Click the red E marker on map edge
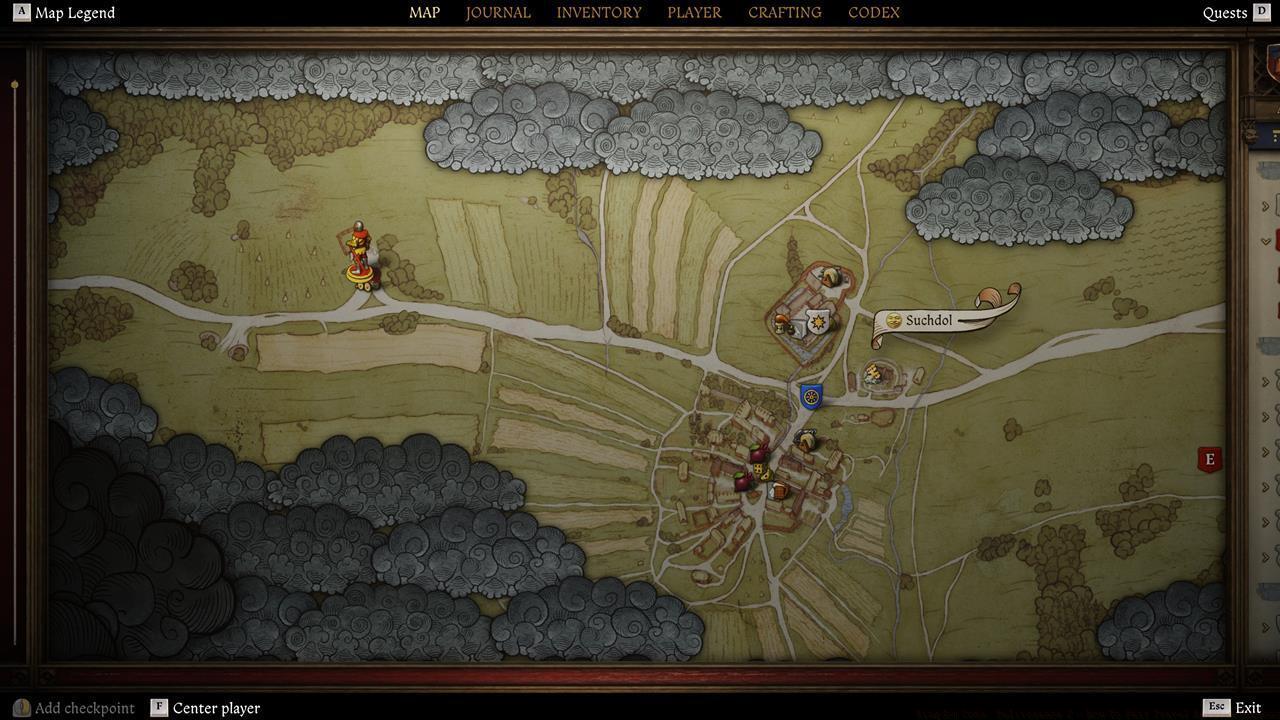This screenshot has height=720, width=1280. click(1210, 459)
